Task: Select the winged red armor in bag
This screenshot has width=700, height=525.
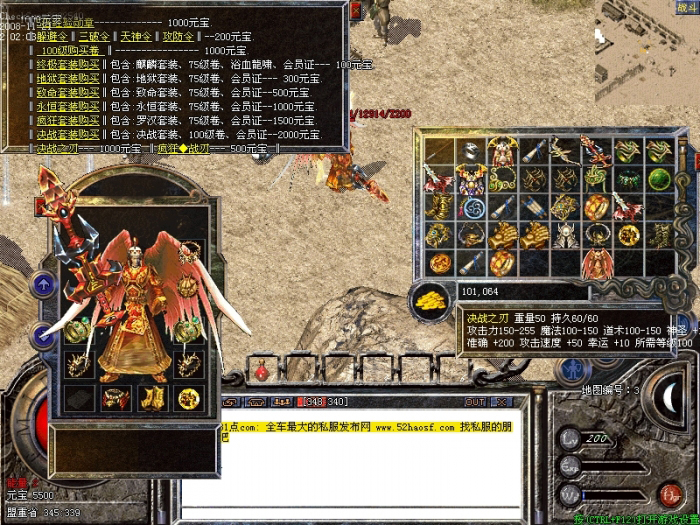Action: pos(596,263)
